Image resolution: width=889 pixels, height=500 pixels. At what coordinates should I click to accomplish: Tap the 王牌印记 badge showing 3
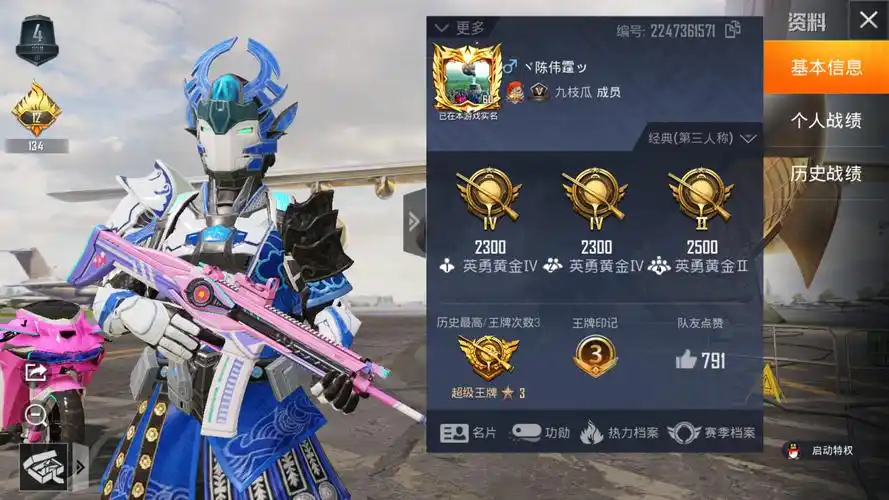[x=595, y=357]
